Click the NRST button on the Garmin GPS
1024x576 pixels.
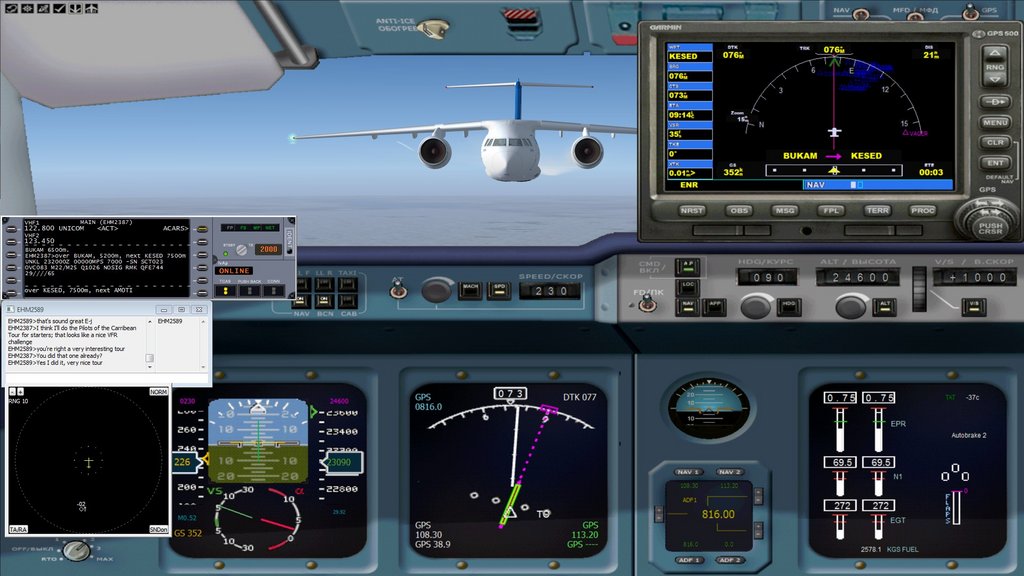(x=692, y=211)
